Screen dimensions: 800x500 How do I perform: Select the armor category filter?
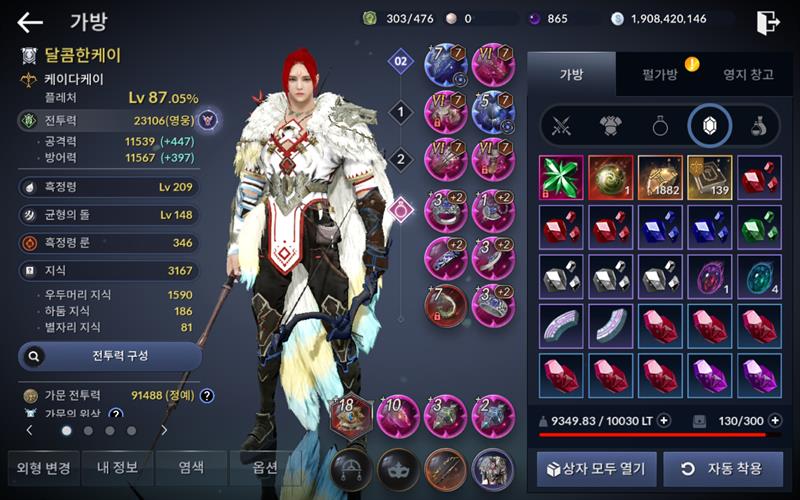point(610,126)
